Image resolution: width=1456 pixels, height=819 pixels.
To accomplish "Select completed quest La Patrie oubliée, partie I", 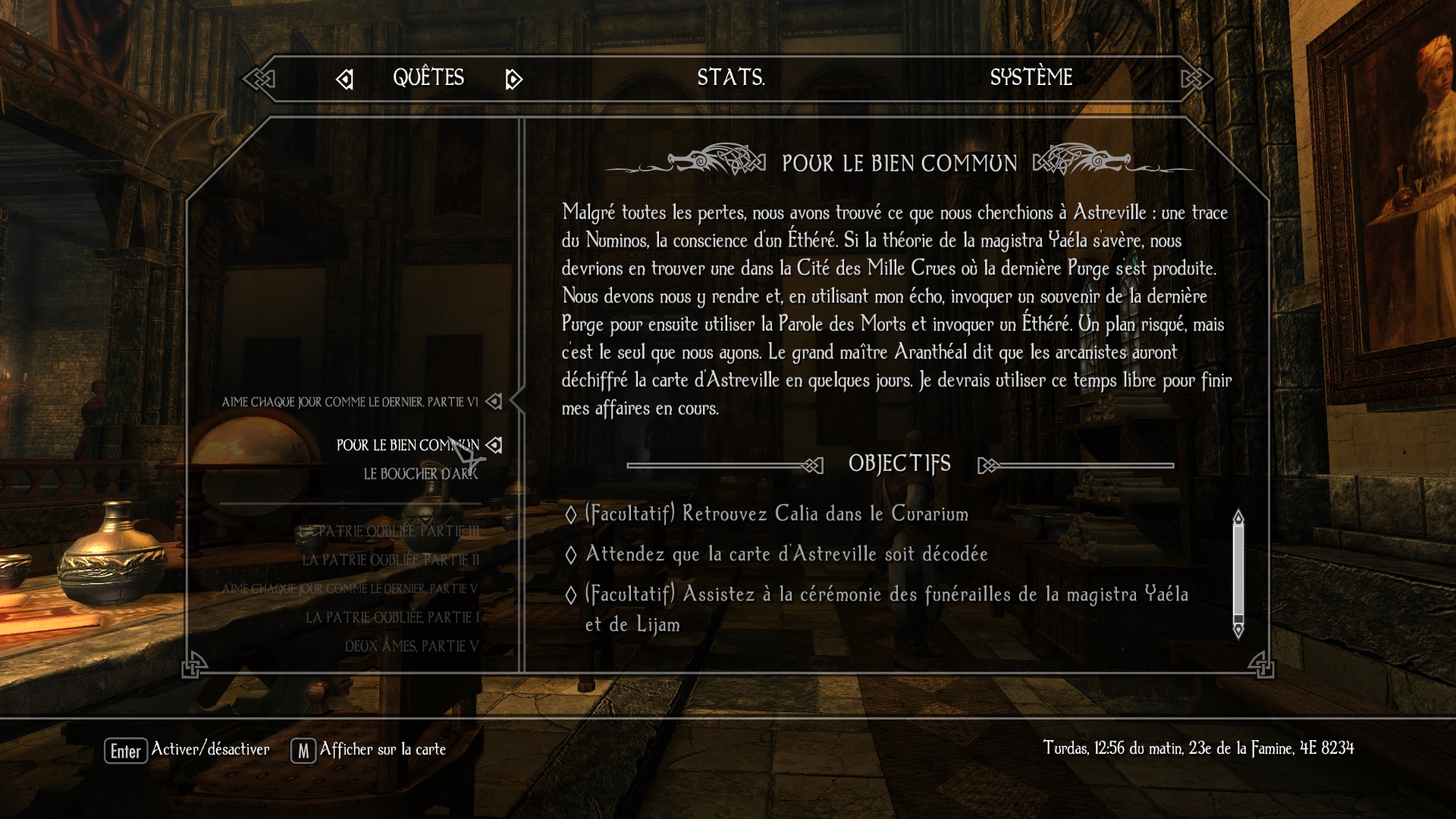I will (392, 618).
